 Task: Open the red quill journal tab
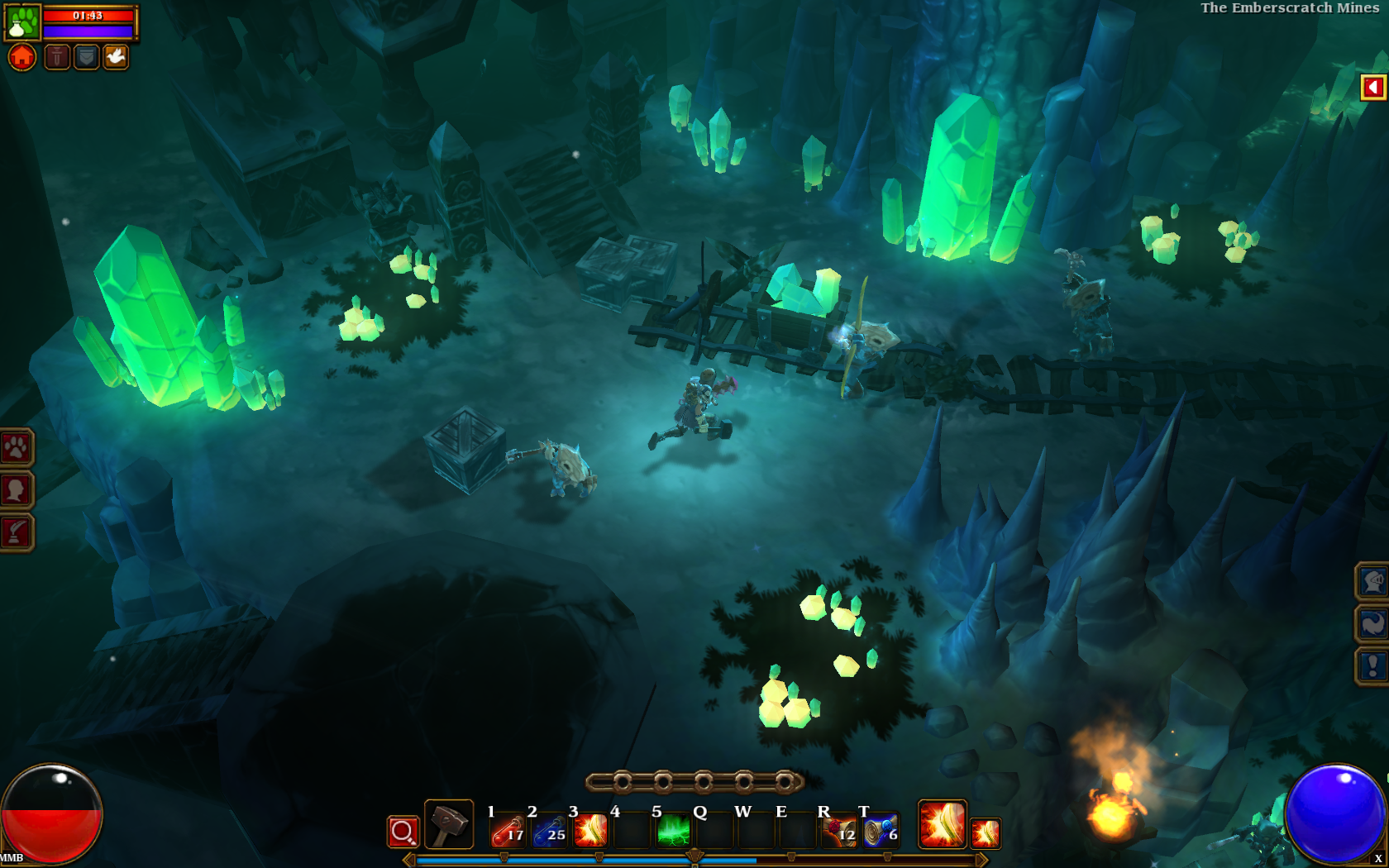(x=16, y=532)
